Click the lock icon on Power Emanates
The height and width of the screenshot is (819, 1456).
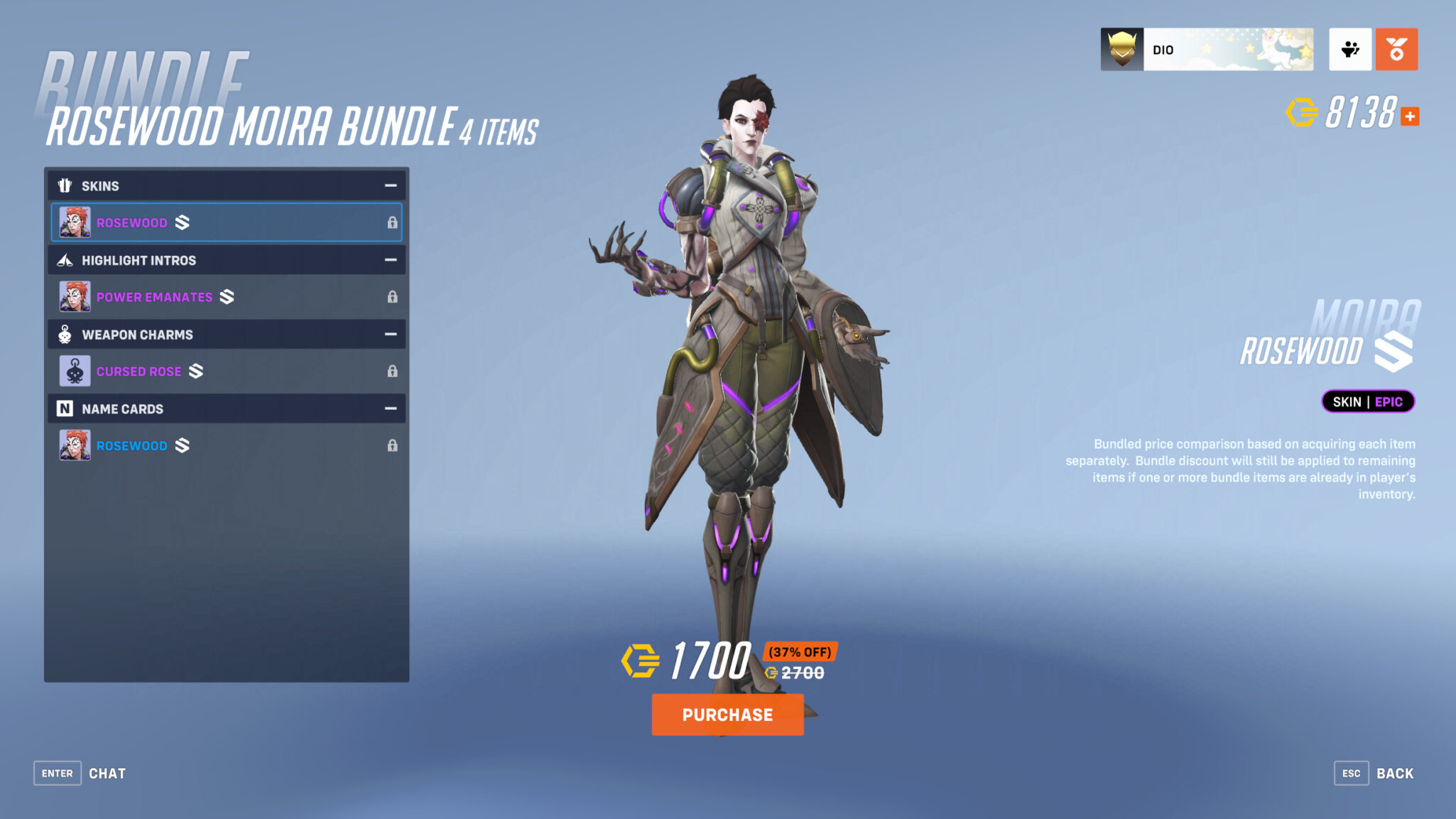(393, 296)
